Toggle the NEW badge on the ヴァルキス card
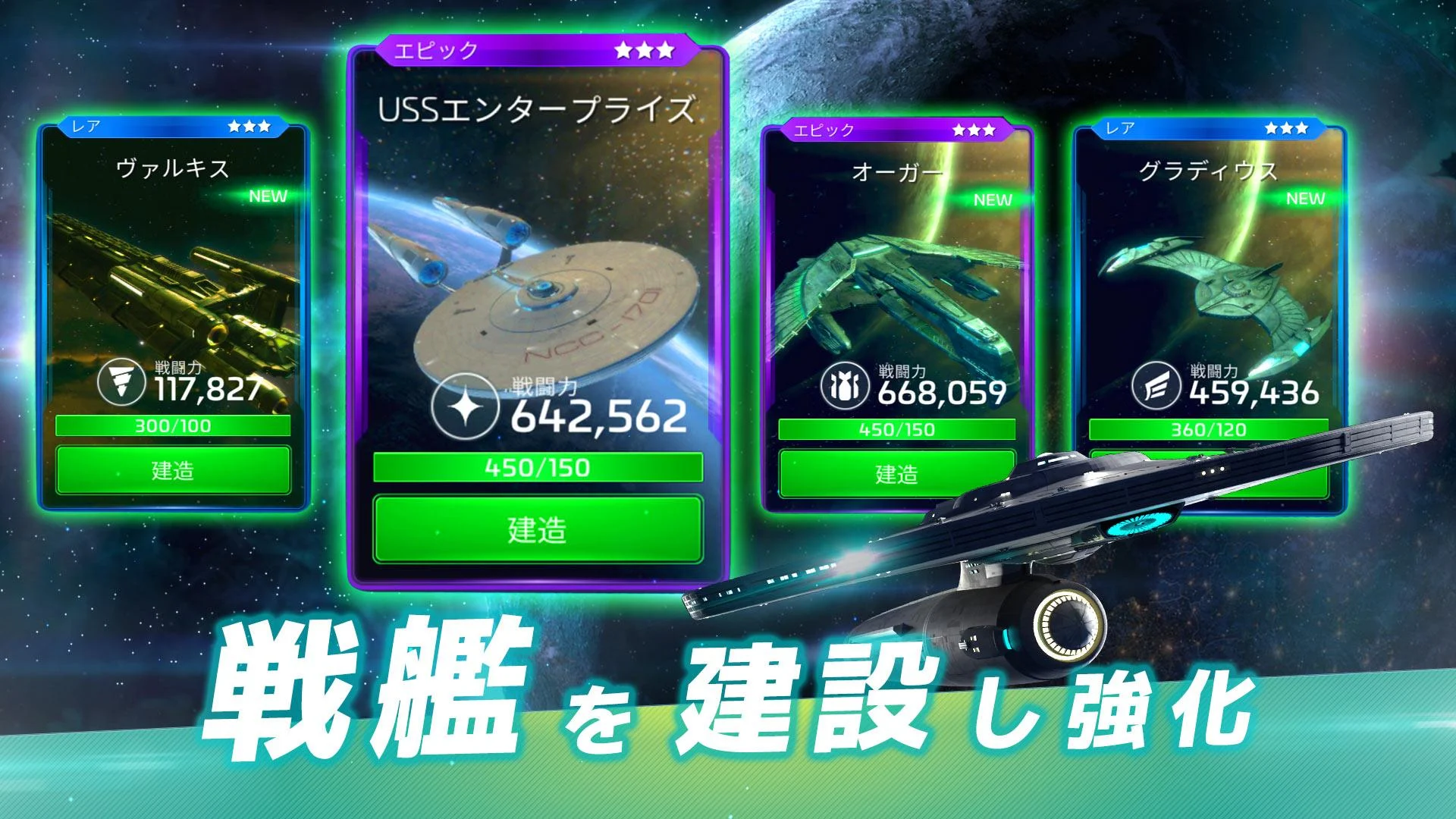The height and width of the screenshot is (819, 1456). [269, 194]
